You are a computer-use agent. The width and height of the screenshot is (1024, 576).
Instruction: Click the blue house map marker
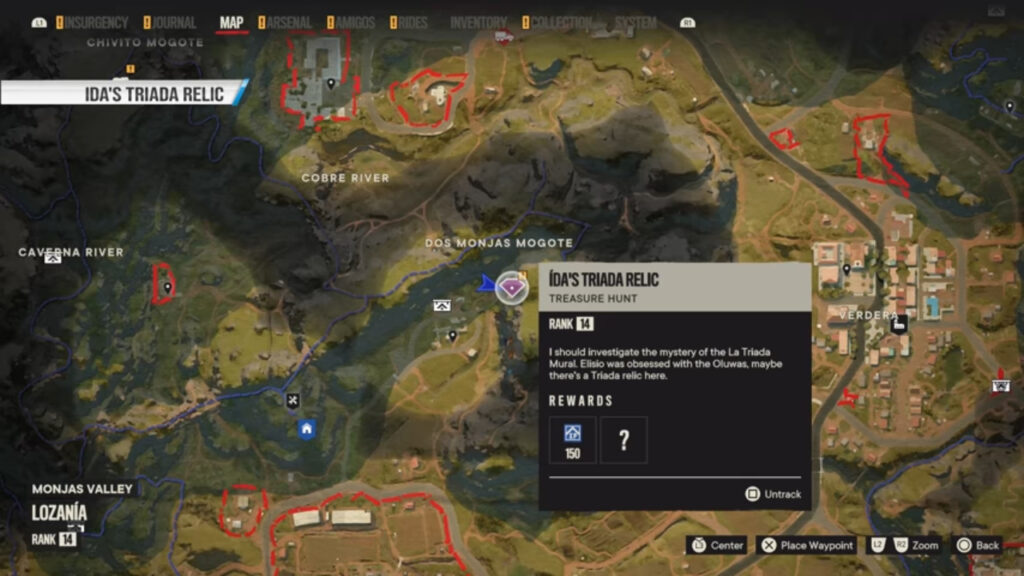tap(307, 429)
